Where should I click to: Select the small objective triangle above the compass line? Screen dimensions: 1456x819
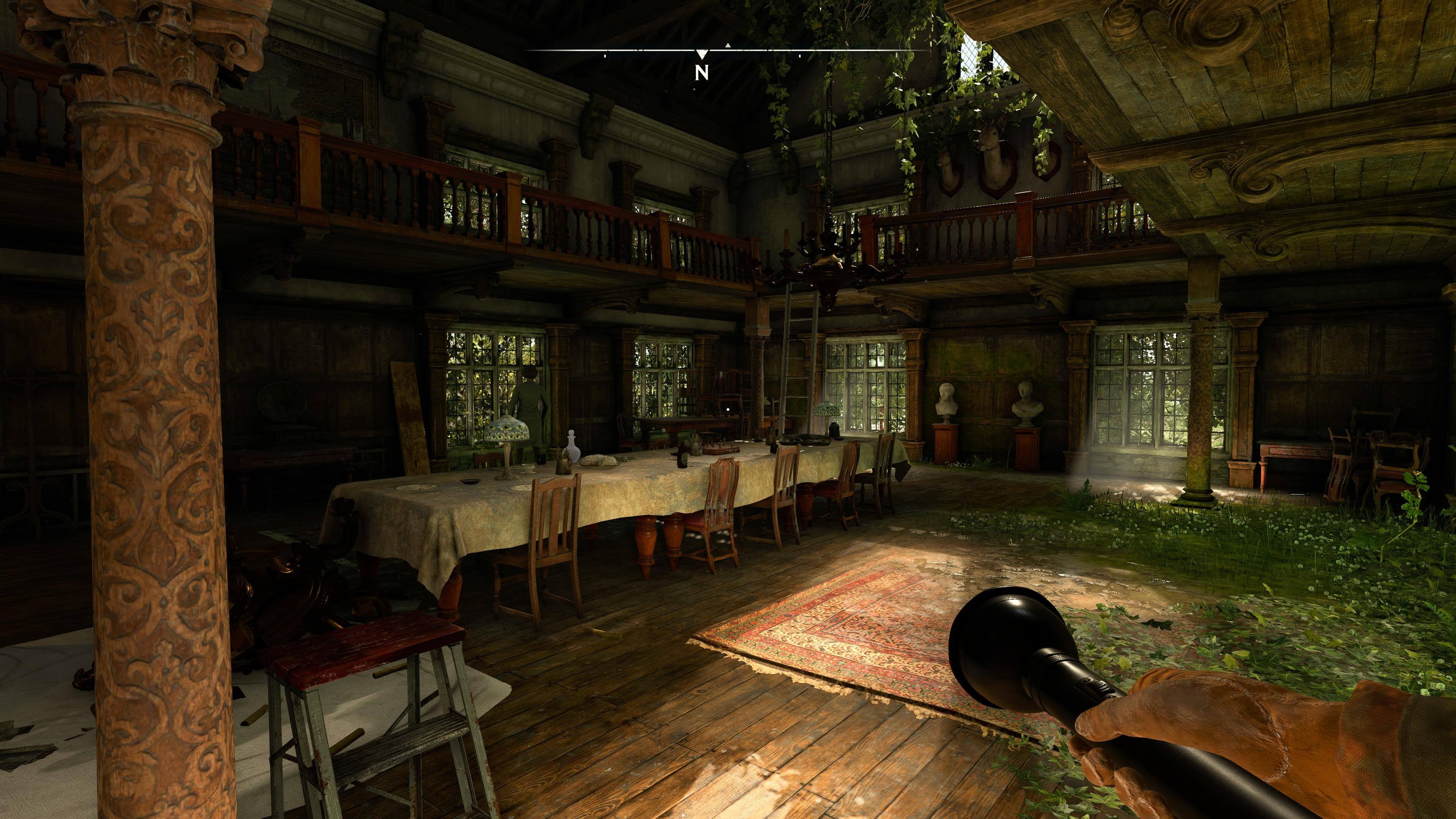pos(728,44)
